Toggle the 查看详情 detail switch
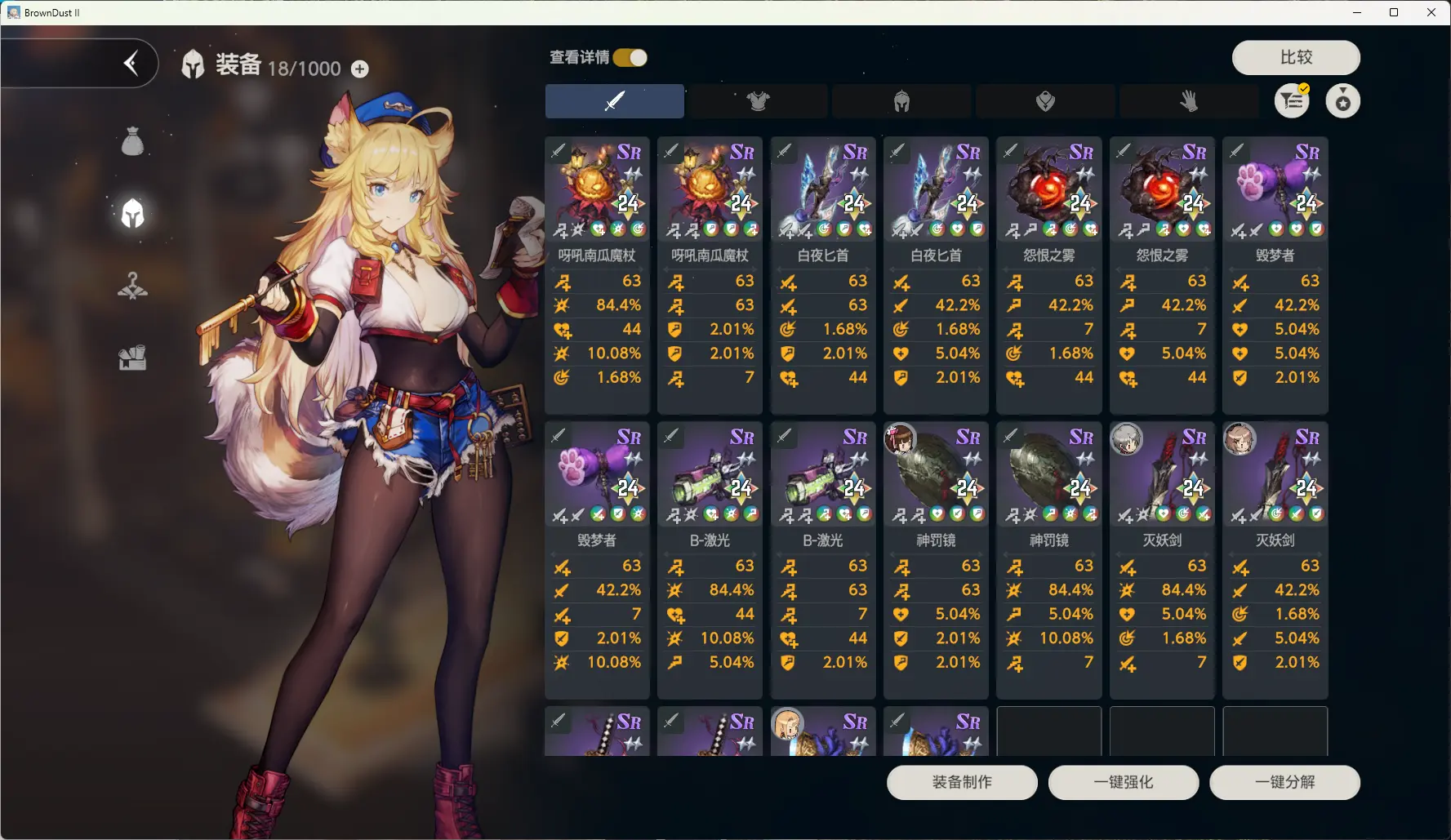The height and width of the screenshot is (840, 1451). (x=630, y=57)
